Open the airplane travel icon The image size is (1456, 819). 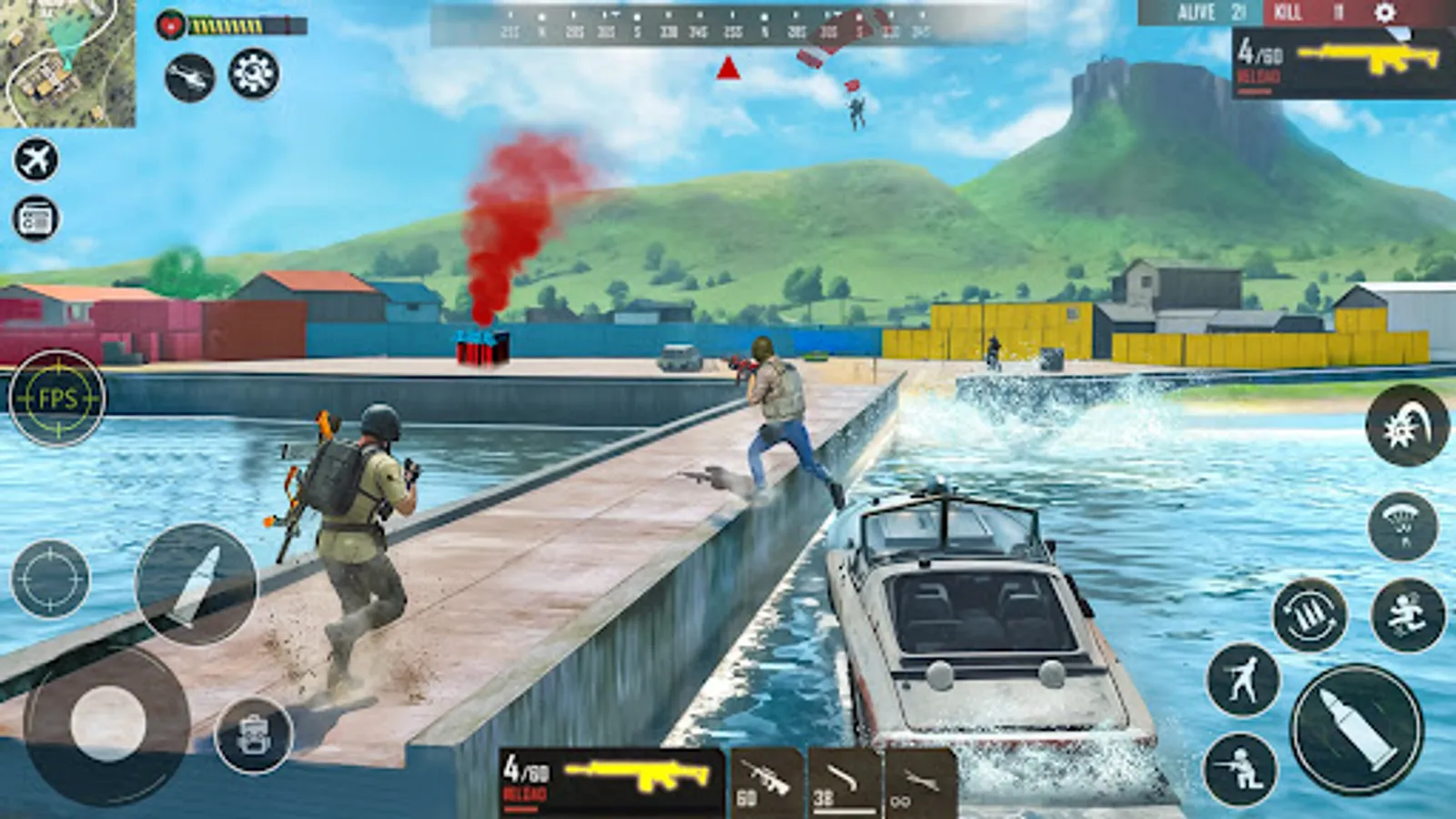coord(35,159)
